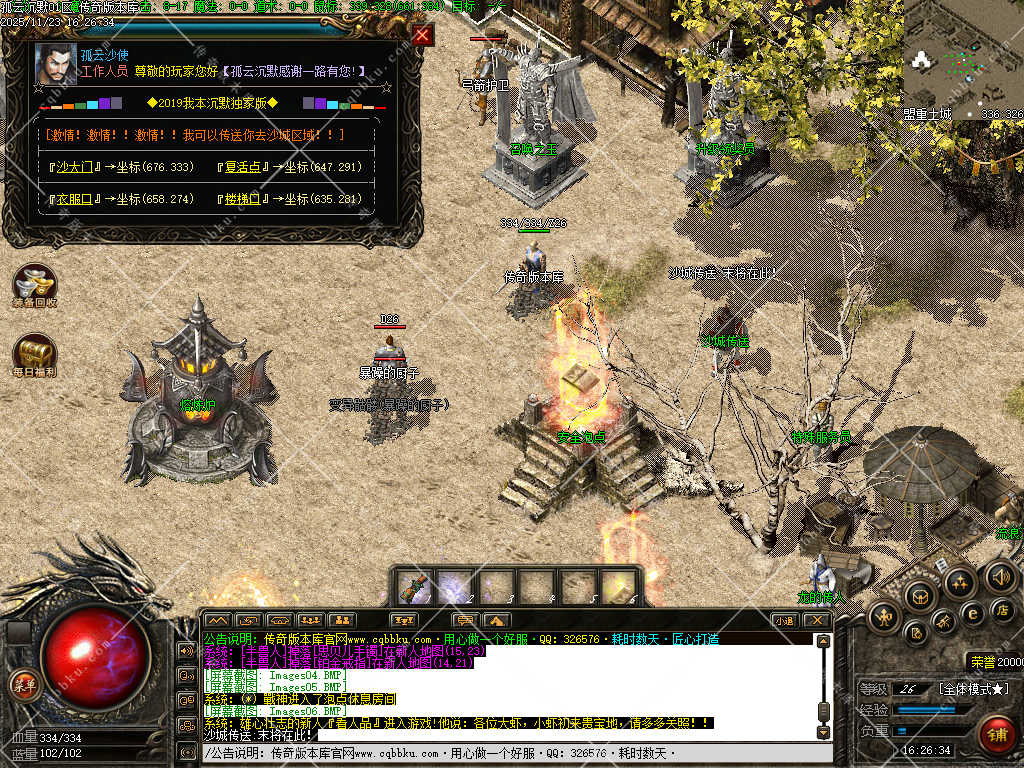Open 装备回收 equipment recycle icon
The image size is (1024, 768).
[x=34, y=284]
